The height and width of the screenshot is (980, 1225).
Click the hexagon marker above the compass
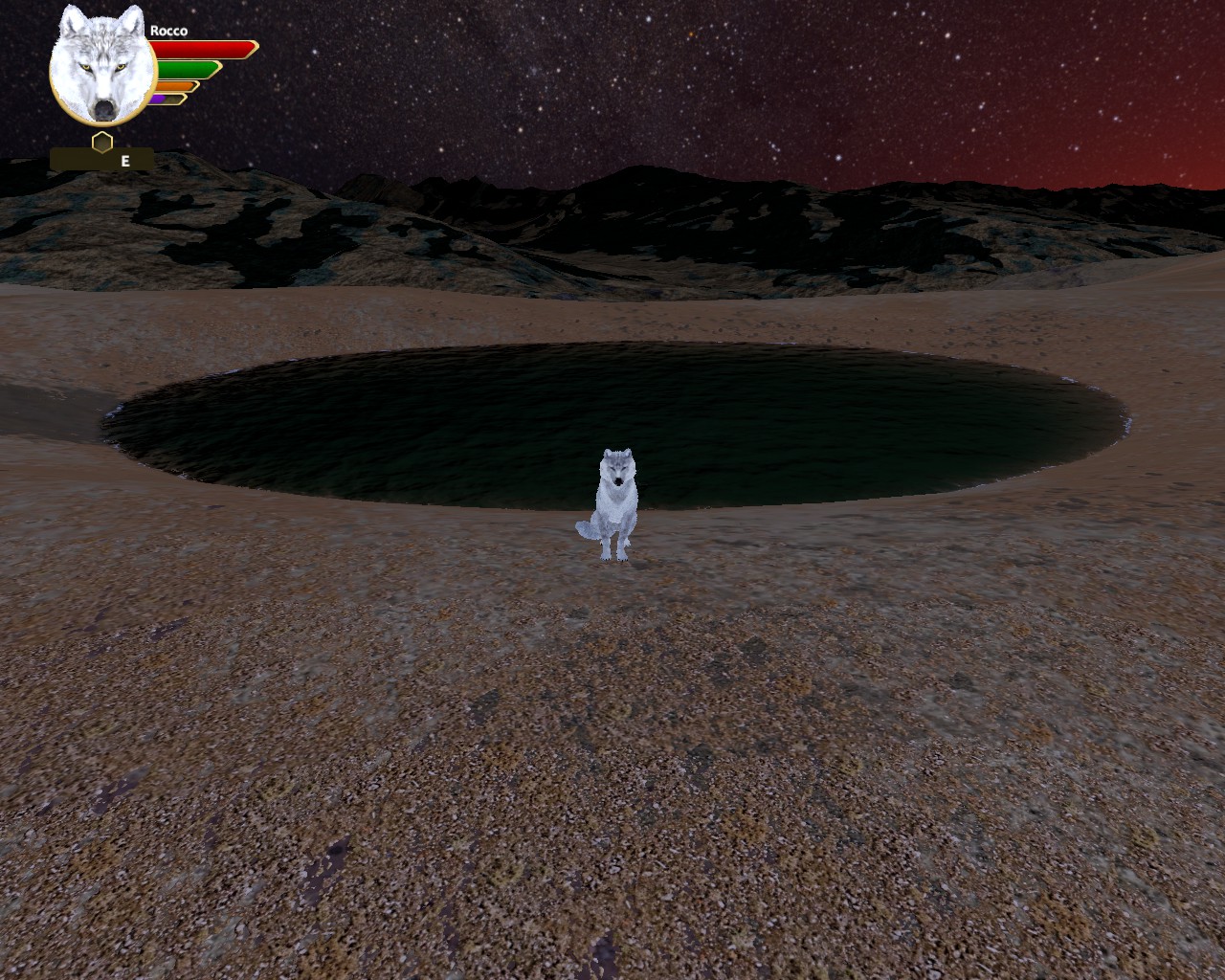coord(102,142)
